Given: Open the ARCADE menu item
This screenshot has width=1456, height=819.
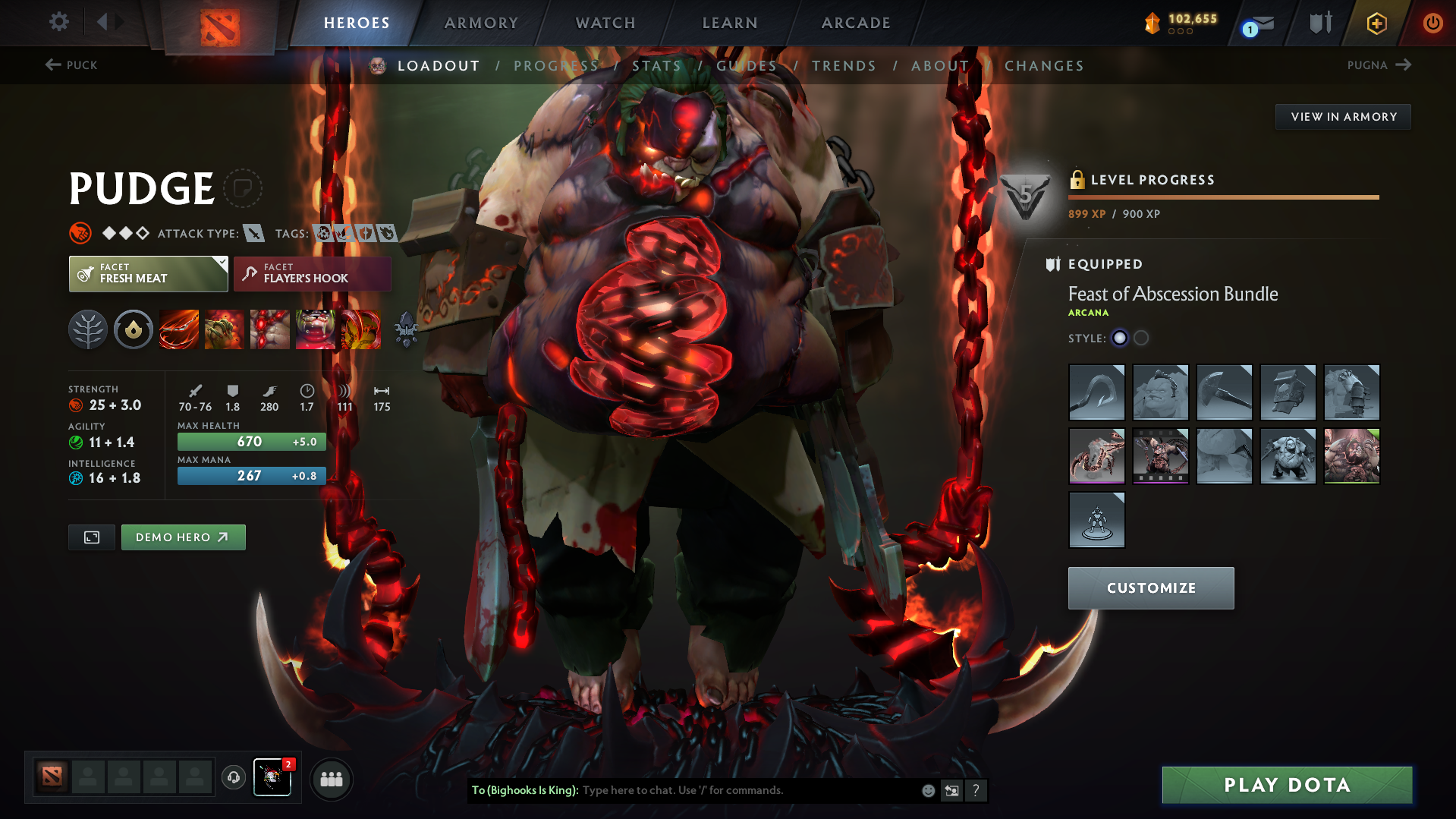Looking at the screenshot, I should coord(856,23).
